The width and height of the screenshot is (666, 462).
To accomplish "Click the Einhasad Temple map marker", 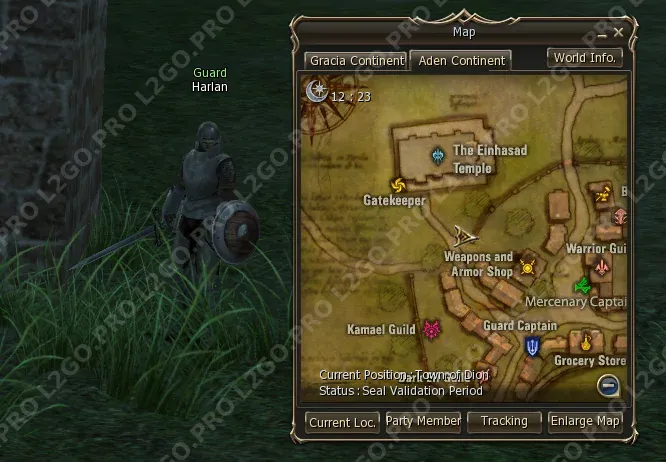I will 439,156.
